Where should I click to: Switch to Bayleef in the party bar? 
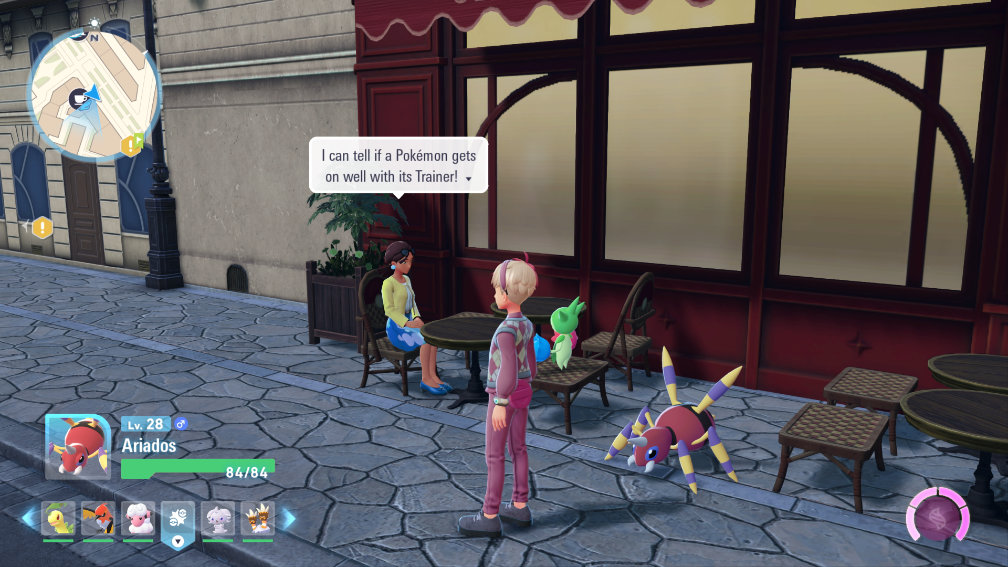pyautogui.click(x=58, y=519)
